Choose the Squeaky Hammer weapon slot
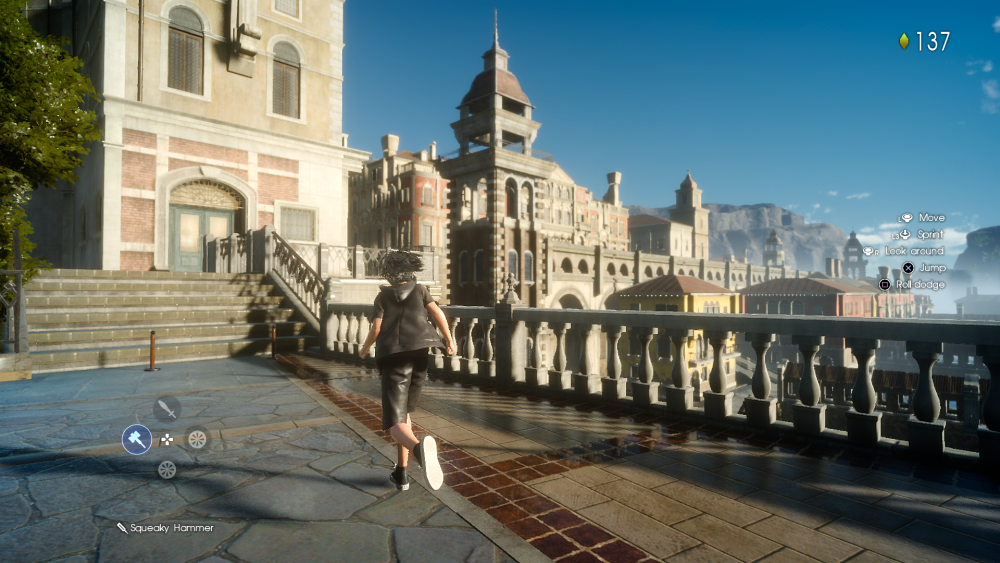This screenshot has width=1000, height=563. (136, 438)
